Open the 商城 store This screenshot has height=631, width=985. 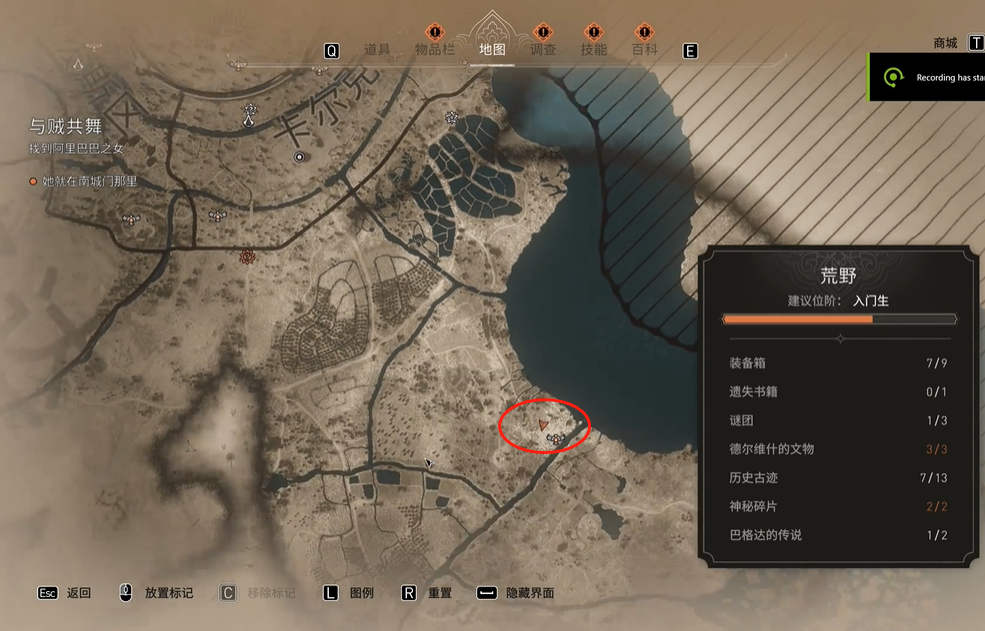click(x=946, y=43)
